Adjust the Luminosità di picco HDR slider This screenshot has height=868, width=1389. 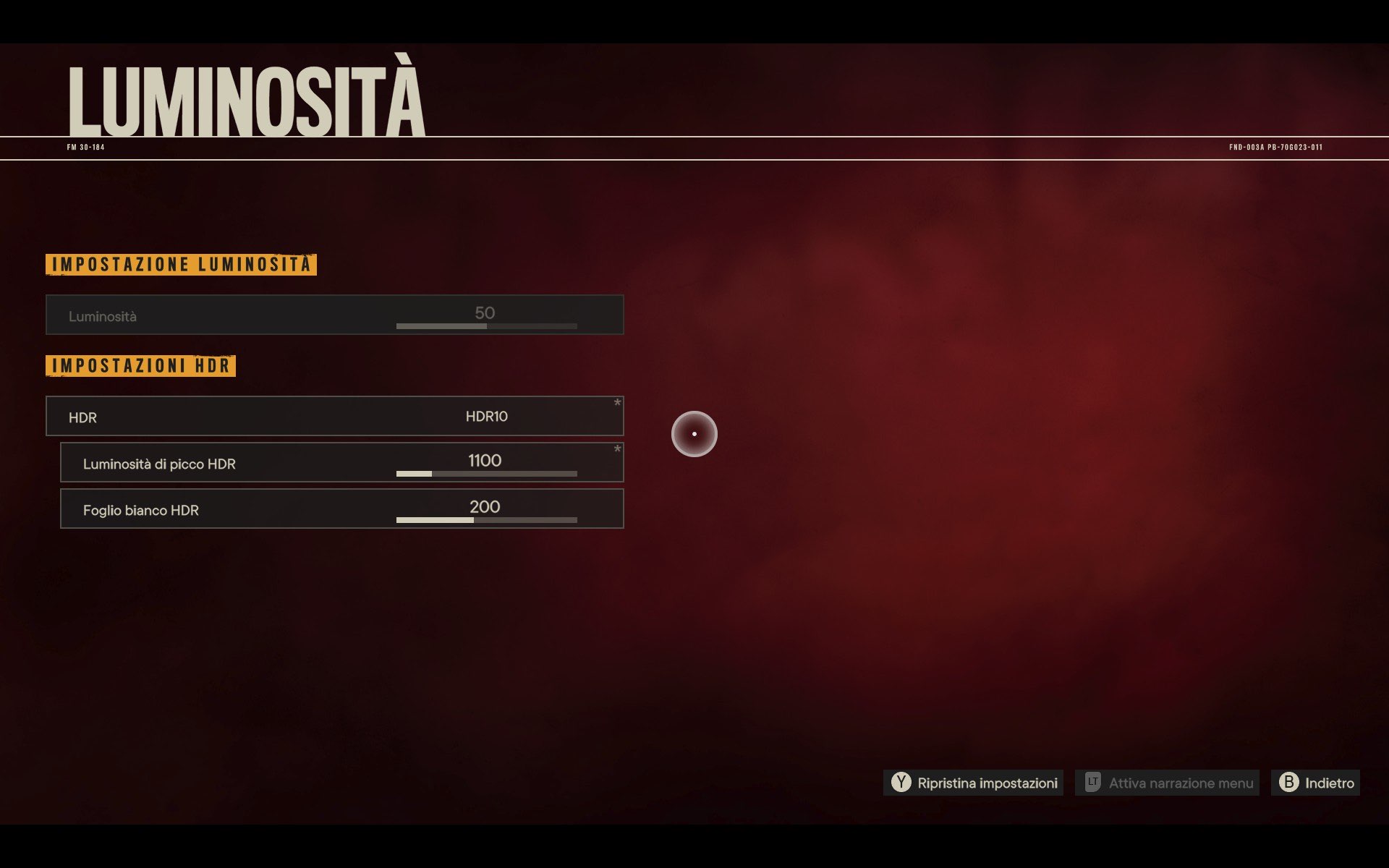486,474
